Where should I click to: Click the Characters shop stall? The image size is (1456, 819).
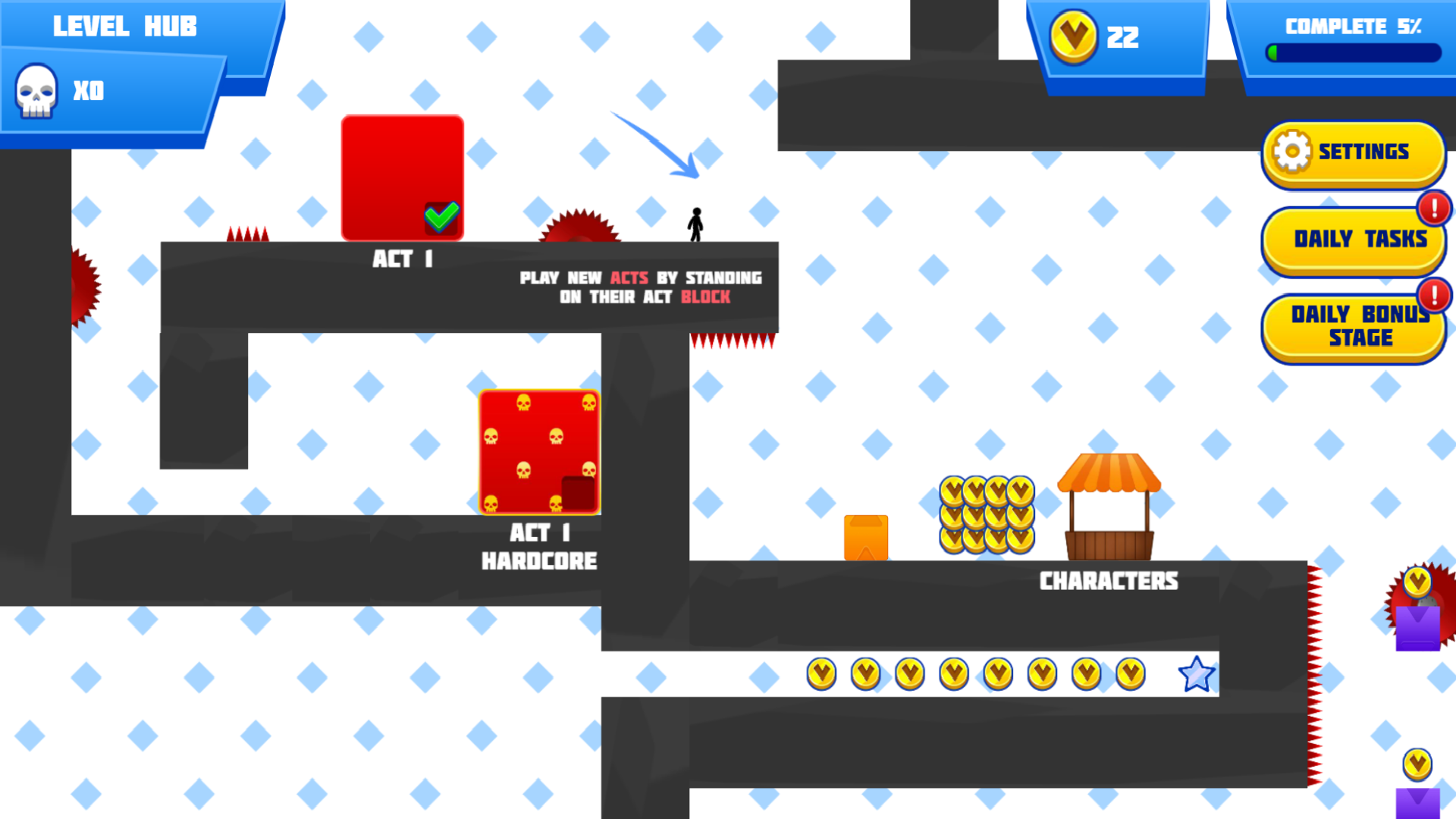1109,508
